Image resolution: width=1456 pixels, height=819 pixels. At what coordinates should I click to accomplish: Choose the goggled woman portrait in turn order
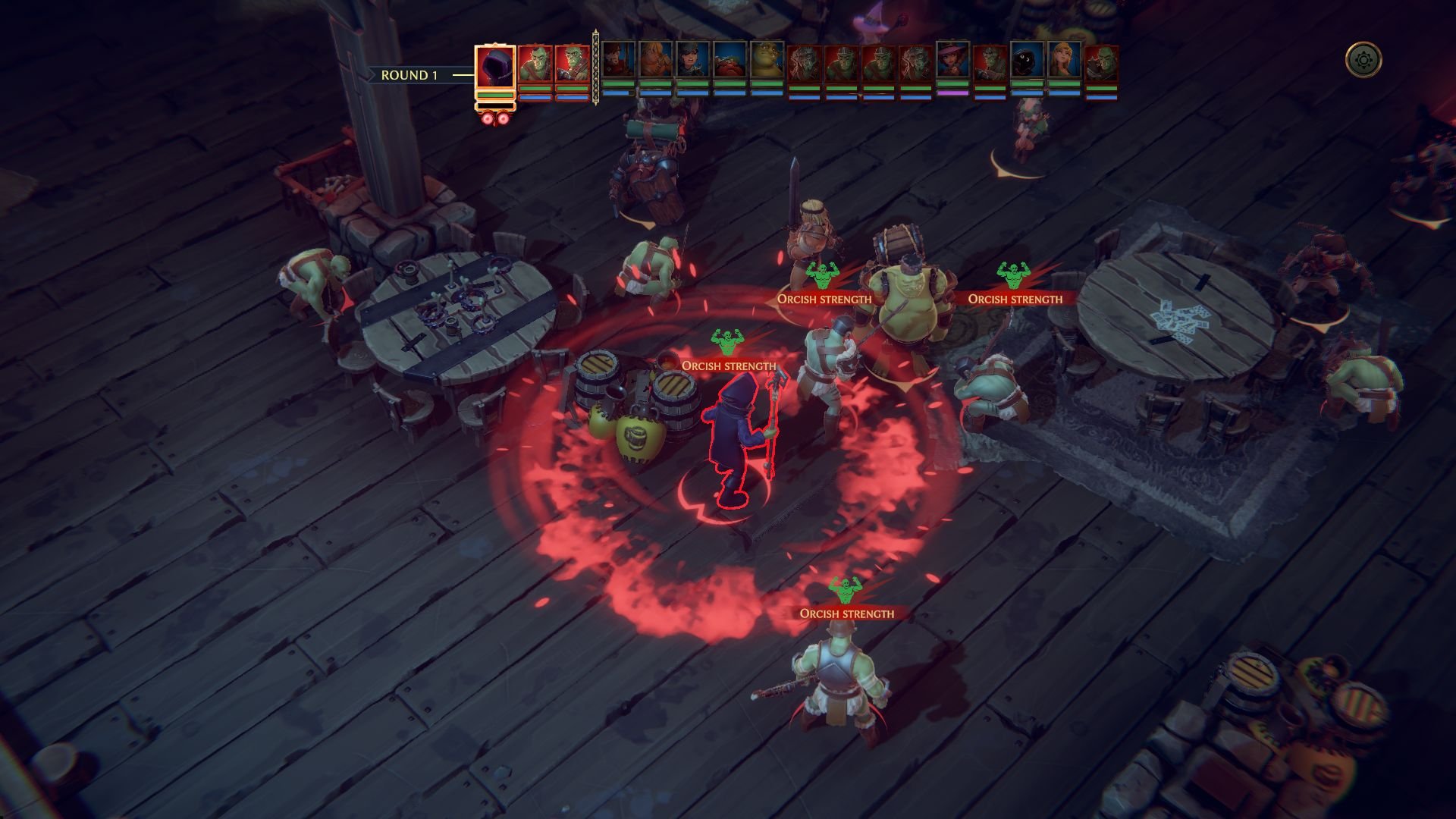point(692,60)
